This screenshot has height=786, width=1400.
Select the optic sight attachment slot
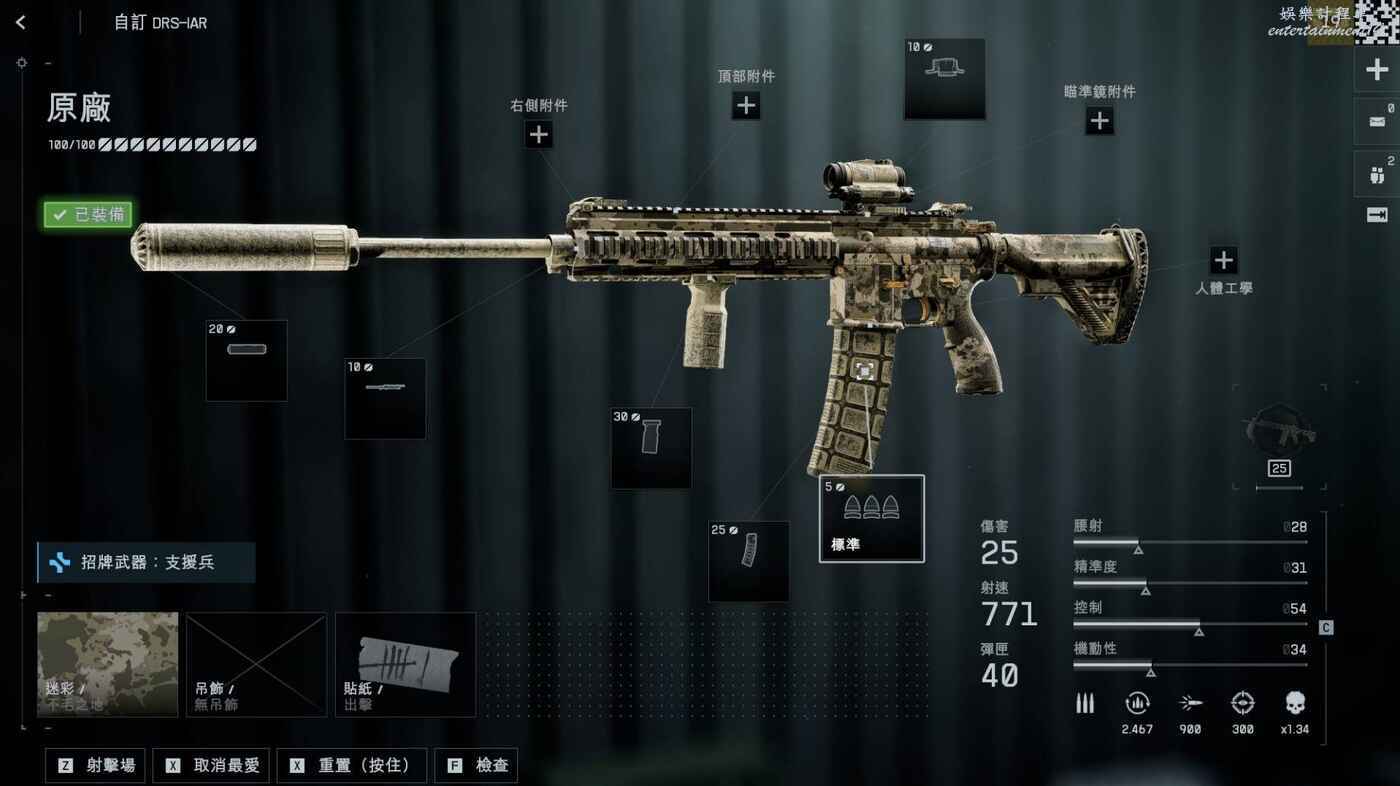(944, 79)
